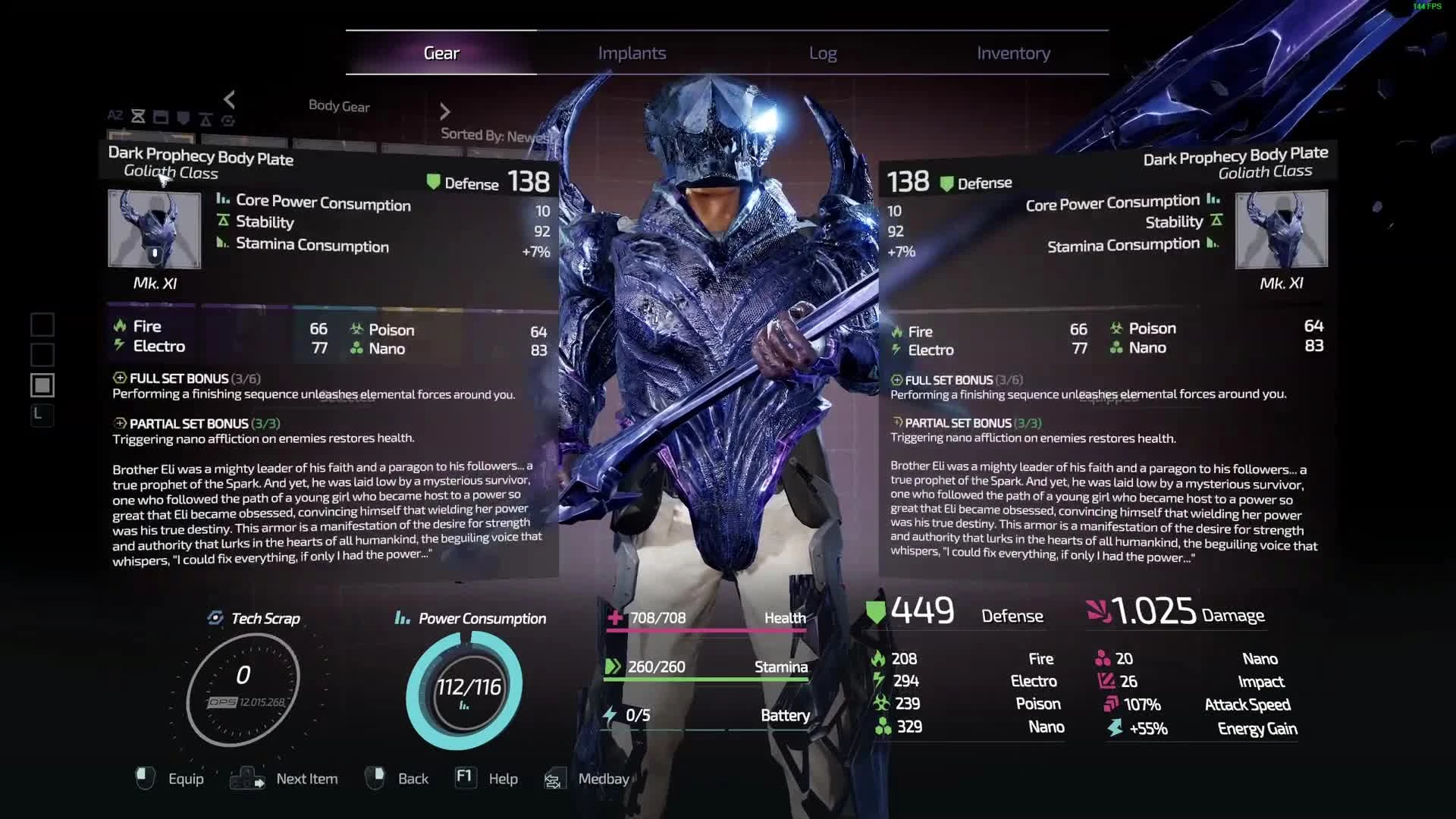Toggle the topmost square checkbox on the left edge
Viewport: 1456px width, 819px height.
[x=42, y=325]
